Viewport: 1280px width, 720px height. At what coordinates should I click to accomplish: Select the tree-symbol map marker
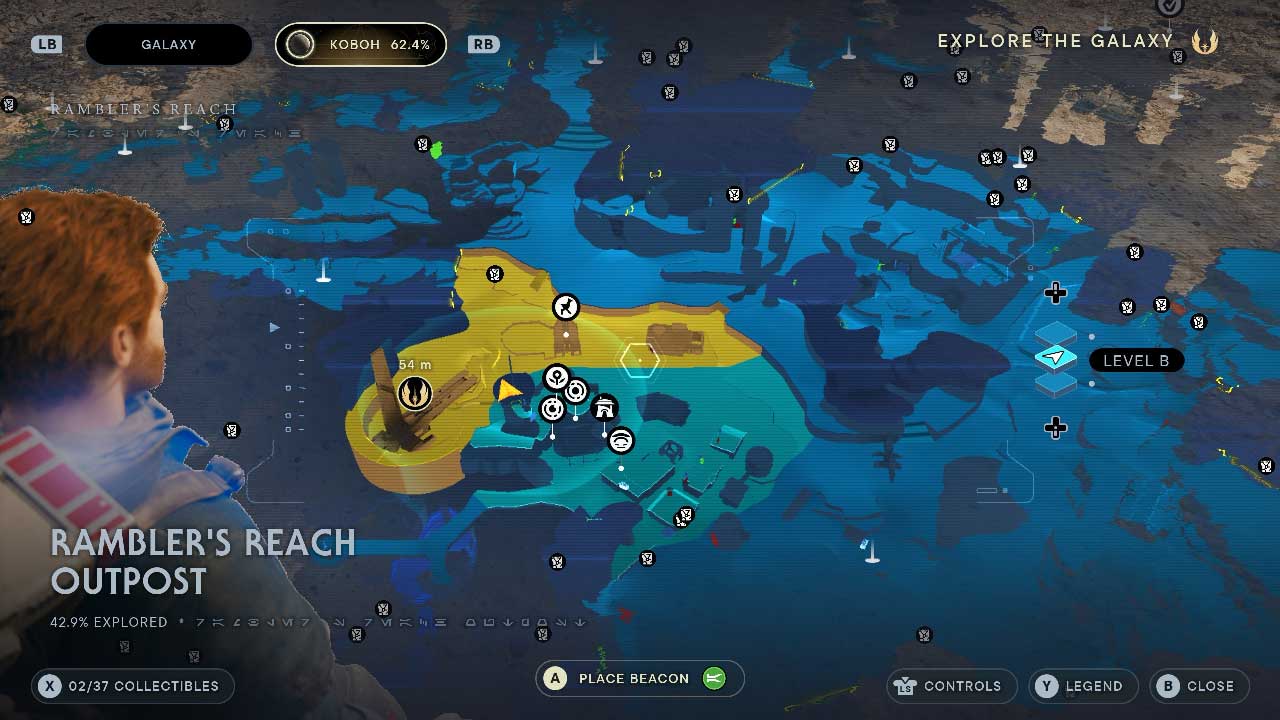click(556, 378)
